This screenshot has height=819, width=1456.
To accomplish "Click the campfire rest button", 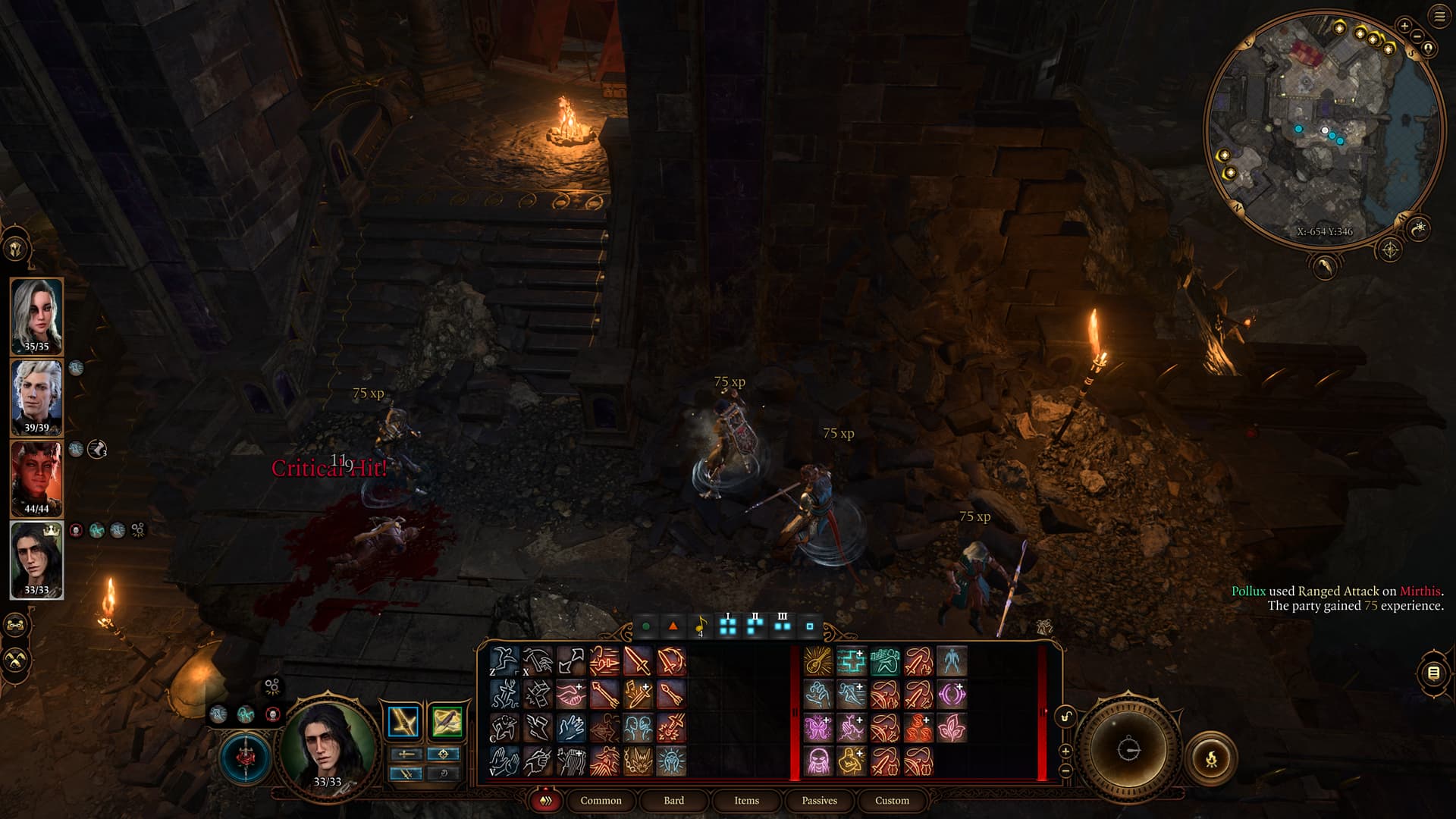I will coord(1210,757).
